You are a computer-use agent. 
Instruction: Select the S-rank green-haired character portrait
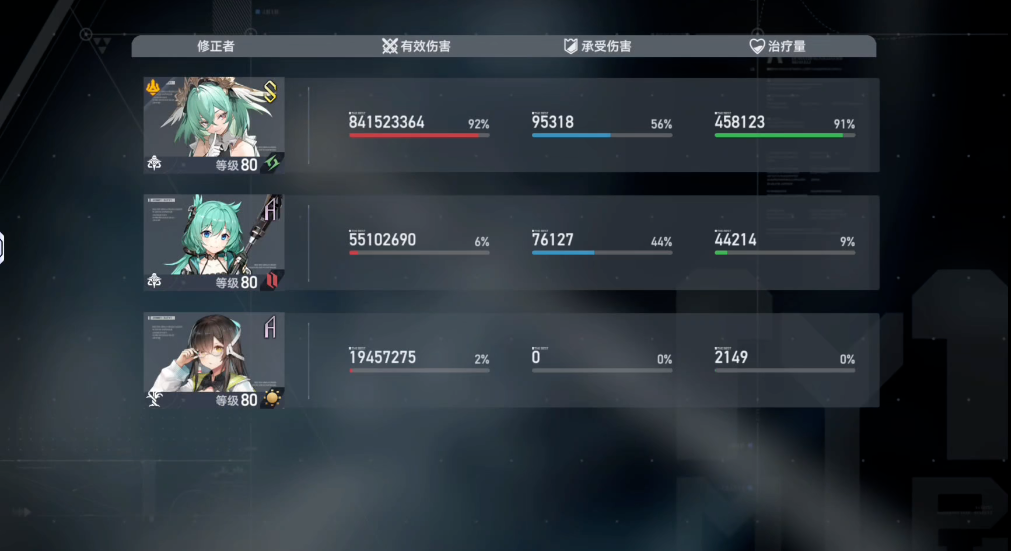click(x=214, y=125)
